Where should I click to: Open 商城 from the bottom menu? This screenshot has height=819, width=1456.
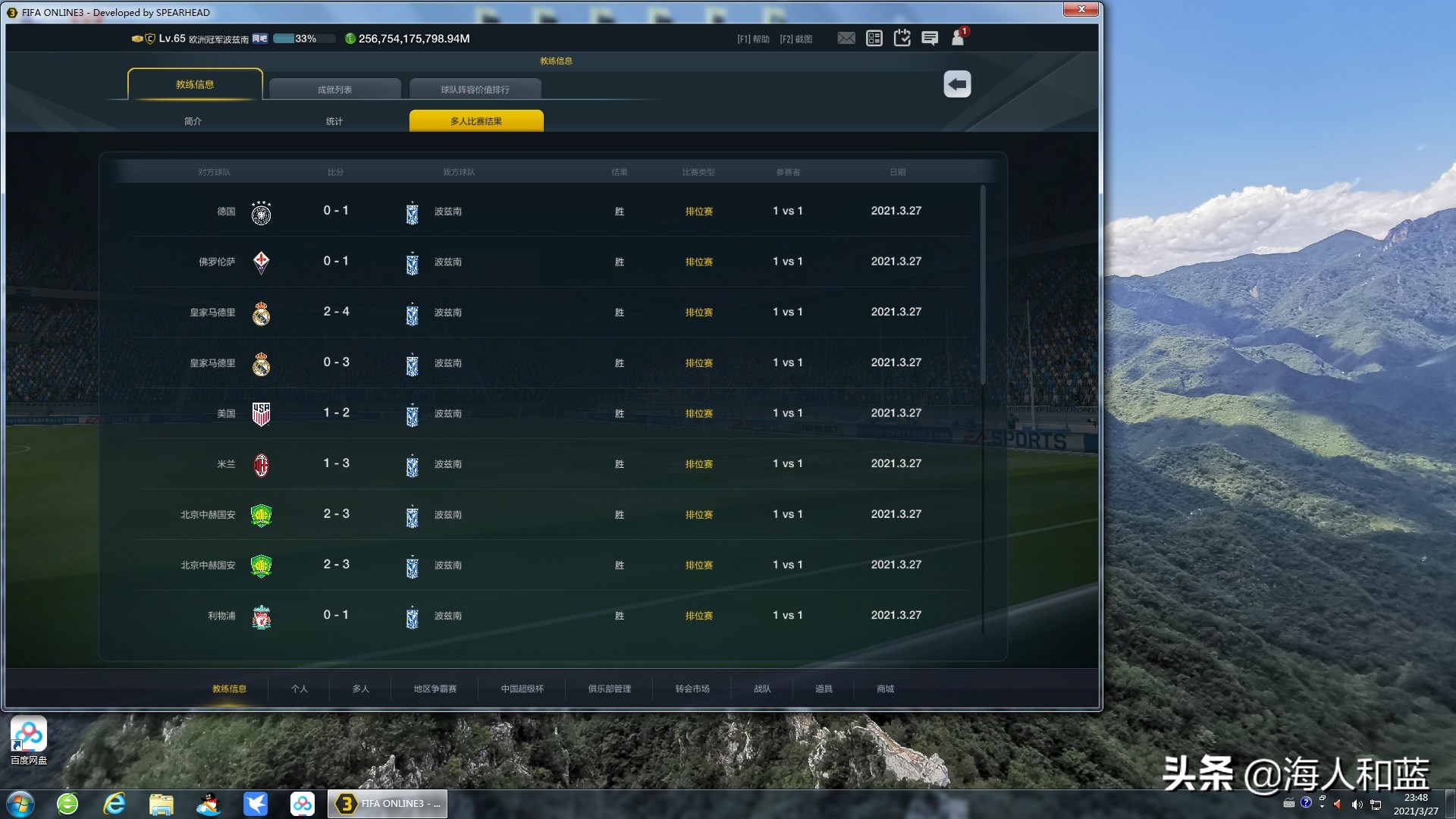(884, 689)
